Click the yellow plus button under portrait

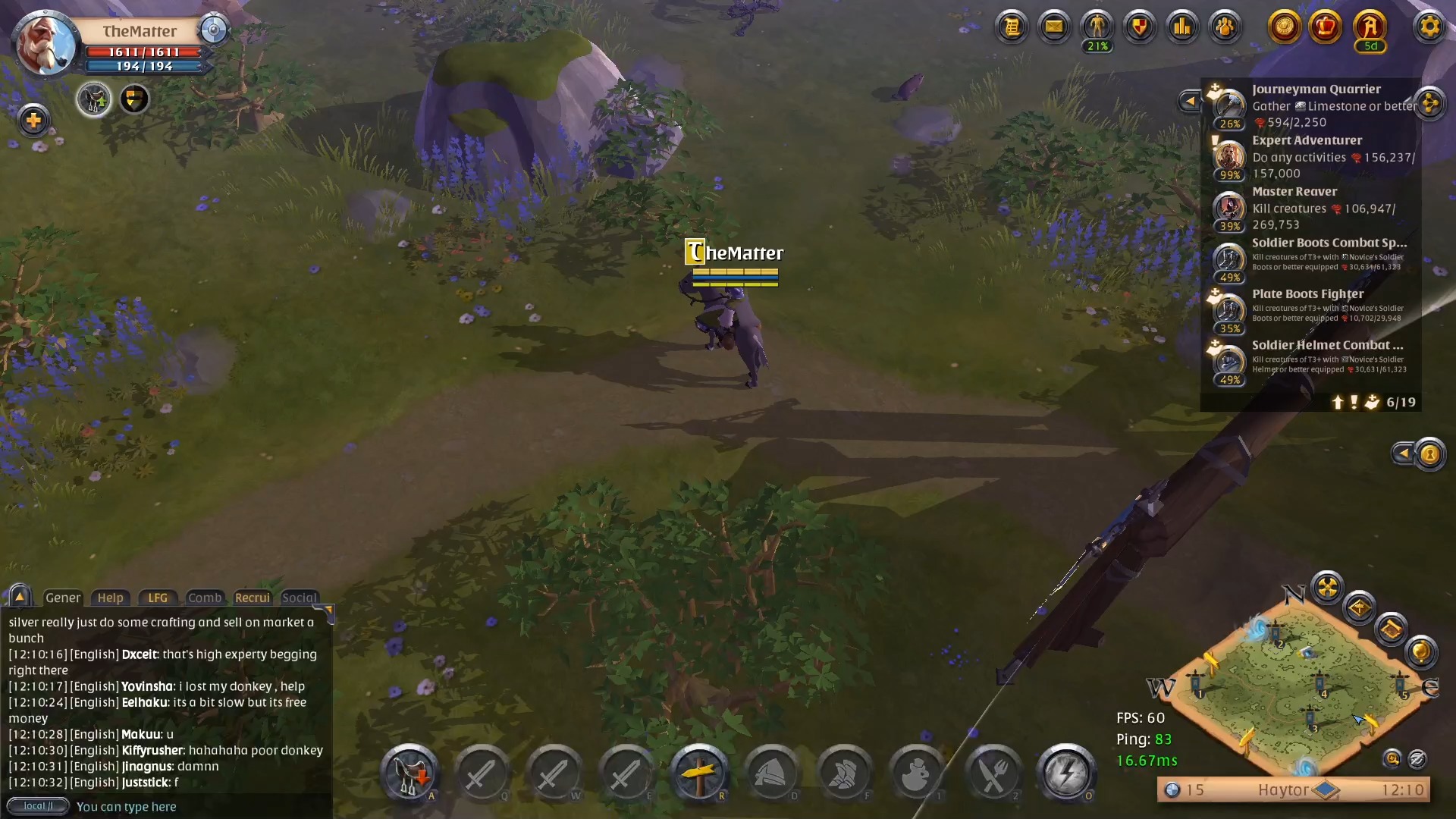[33, 120]
